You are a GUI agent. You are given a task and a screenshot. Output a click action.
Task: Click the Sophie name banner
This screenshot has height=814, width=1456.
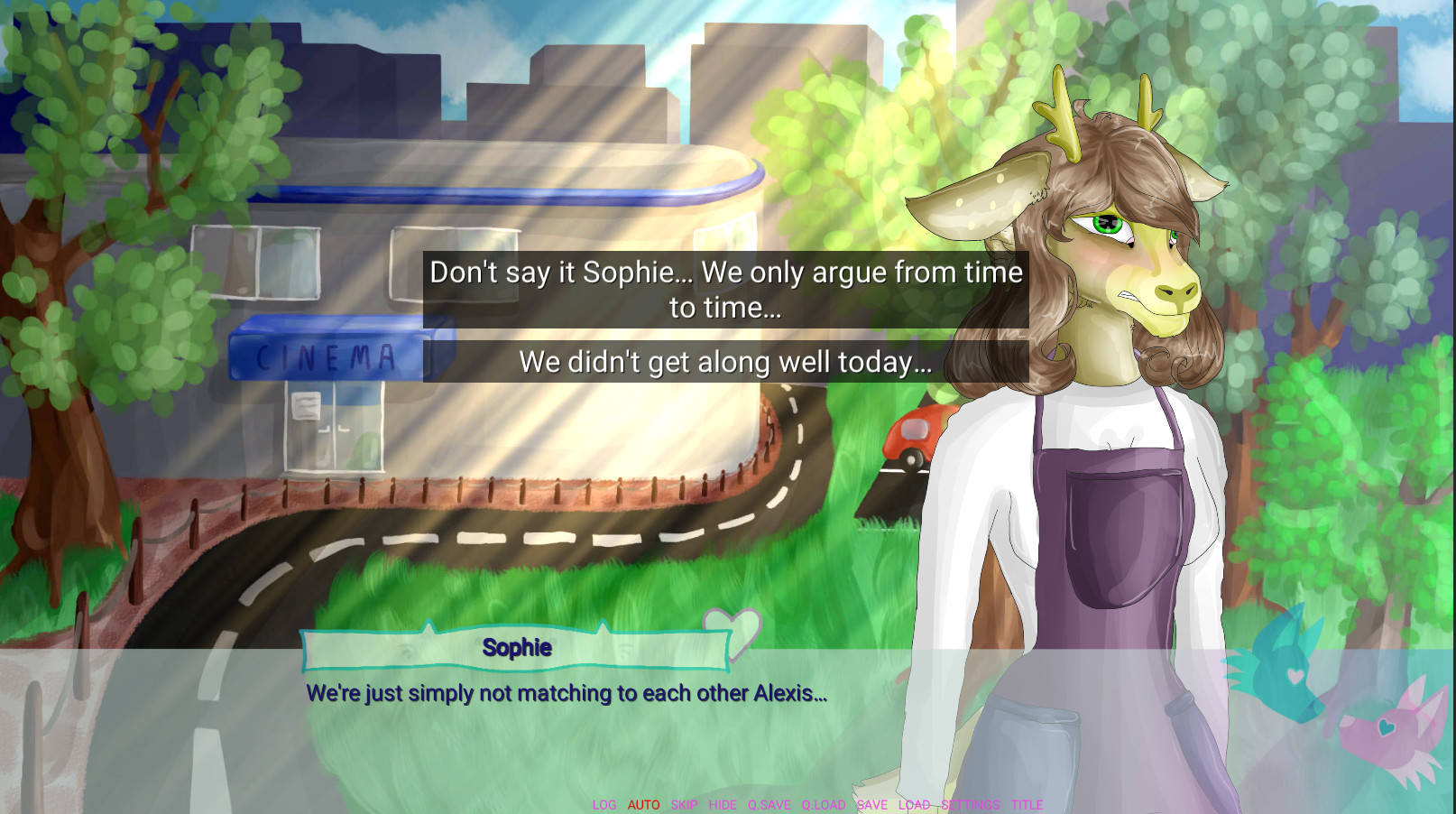pos(517,647)
